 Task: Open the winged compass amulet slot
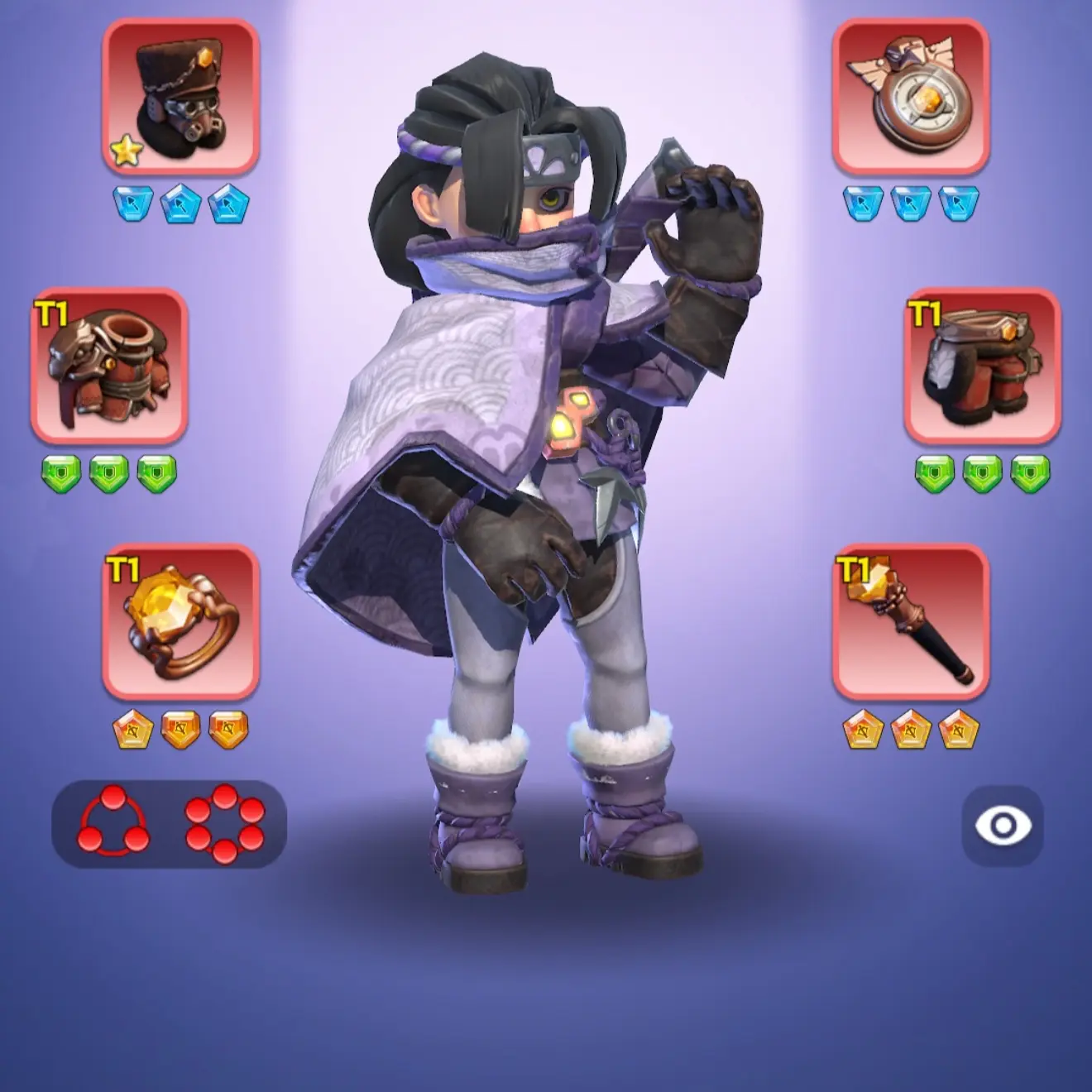point(910,97)
